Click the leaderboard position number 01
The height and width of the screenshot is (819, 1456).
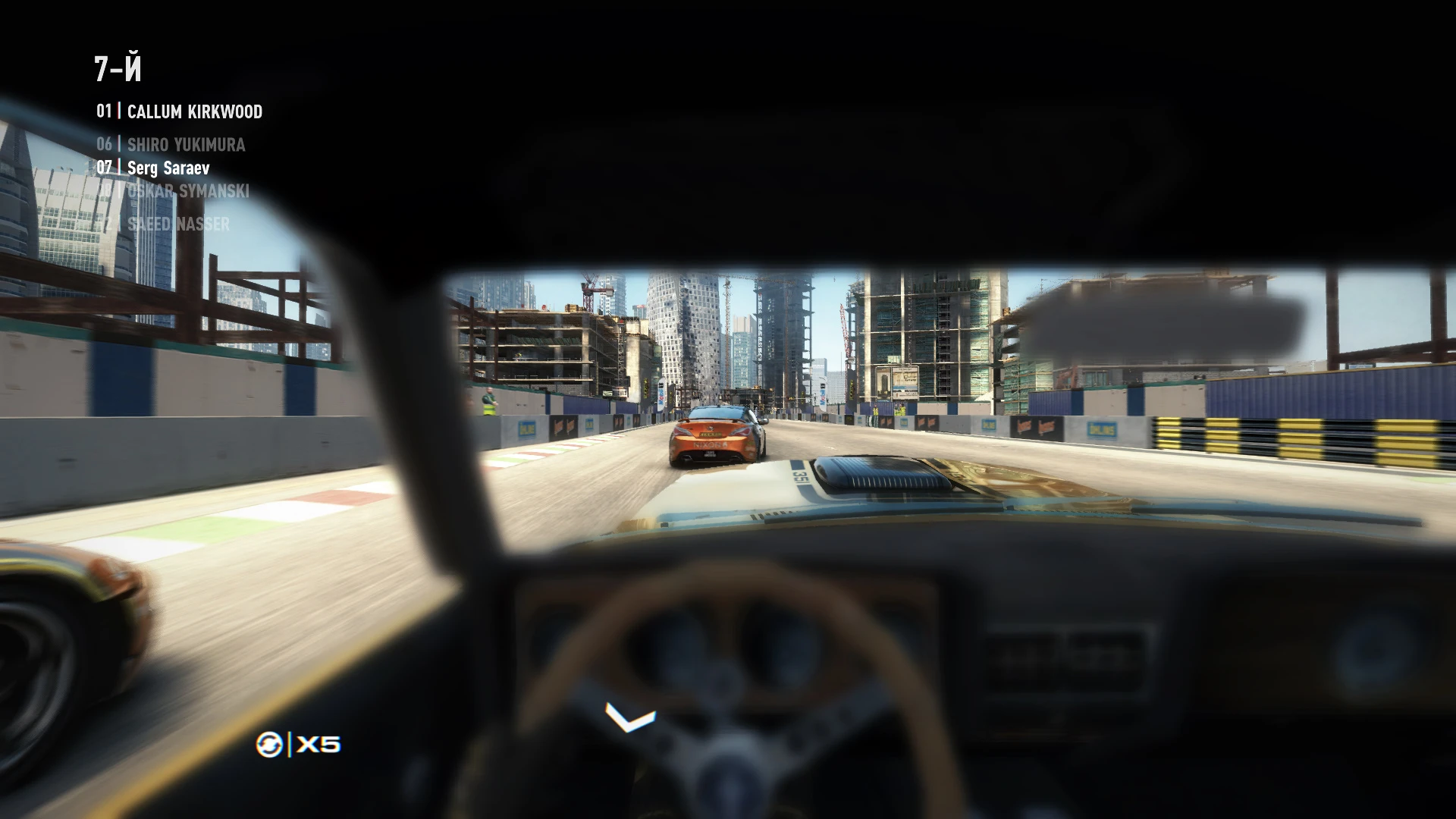tap(104, 111)
